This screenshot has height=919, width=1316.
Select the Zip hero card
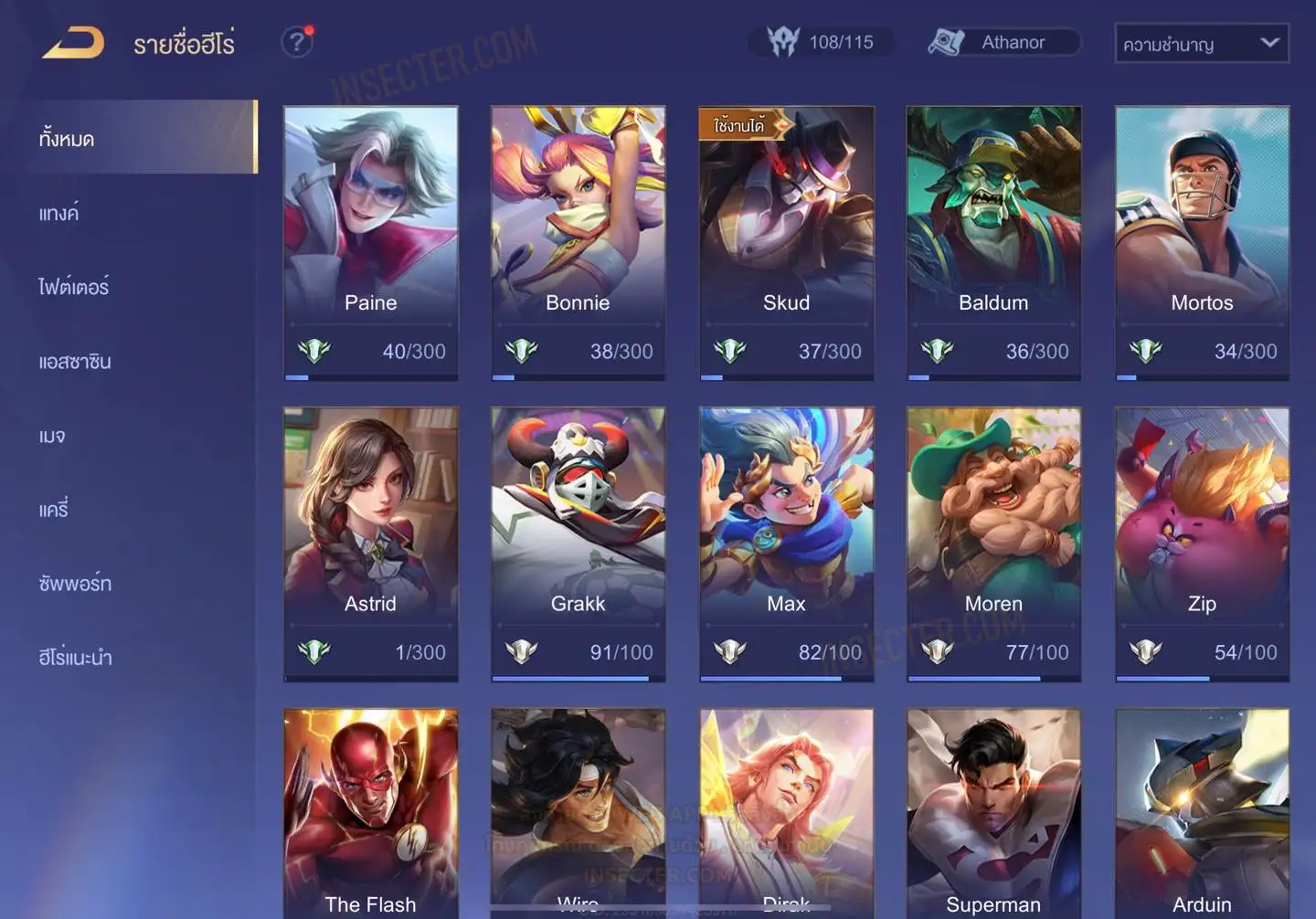[x=1202, y=544]
